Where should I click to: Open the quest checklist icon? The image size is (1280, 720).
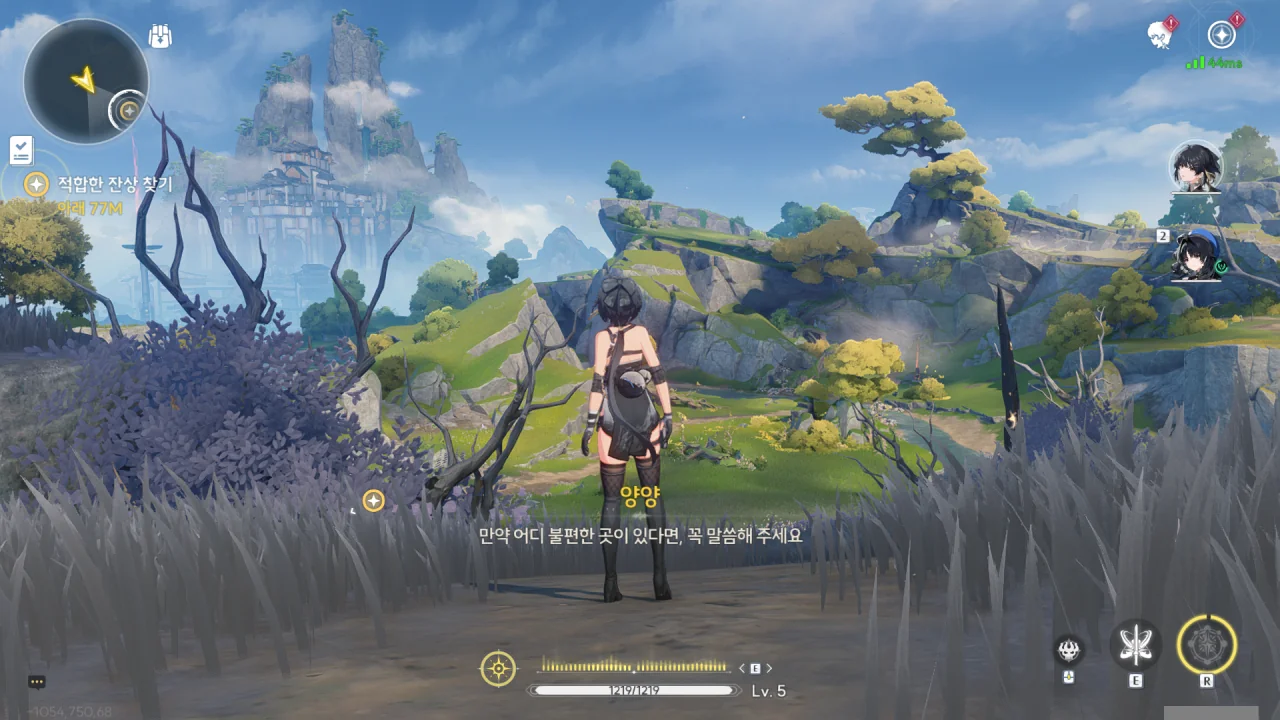(x=21, y=150)
